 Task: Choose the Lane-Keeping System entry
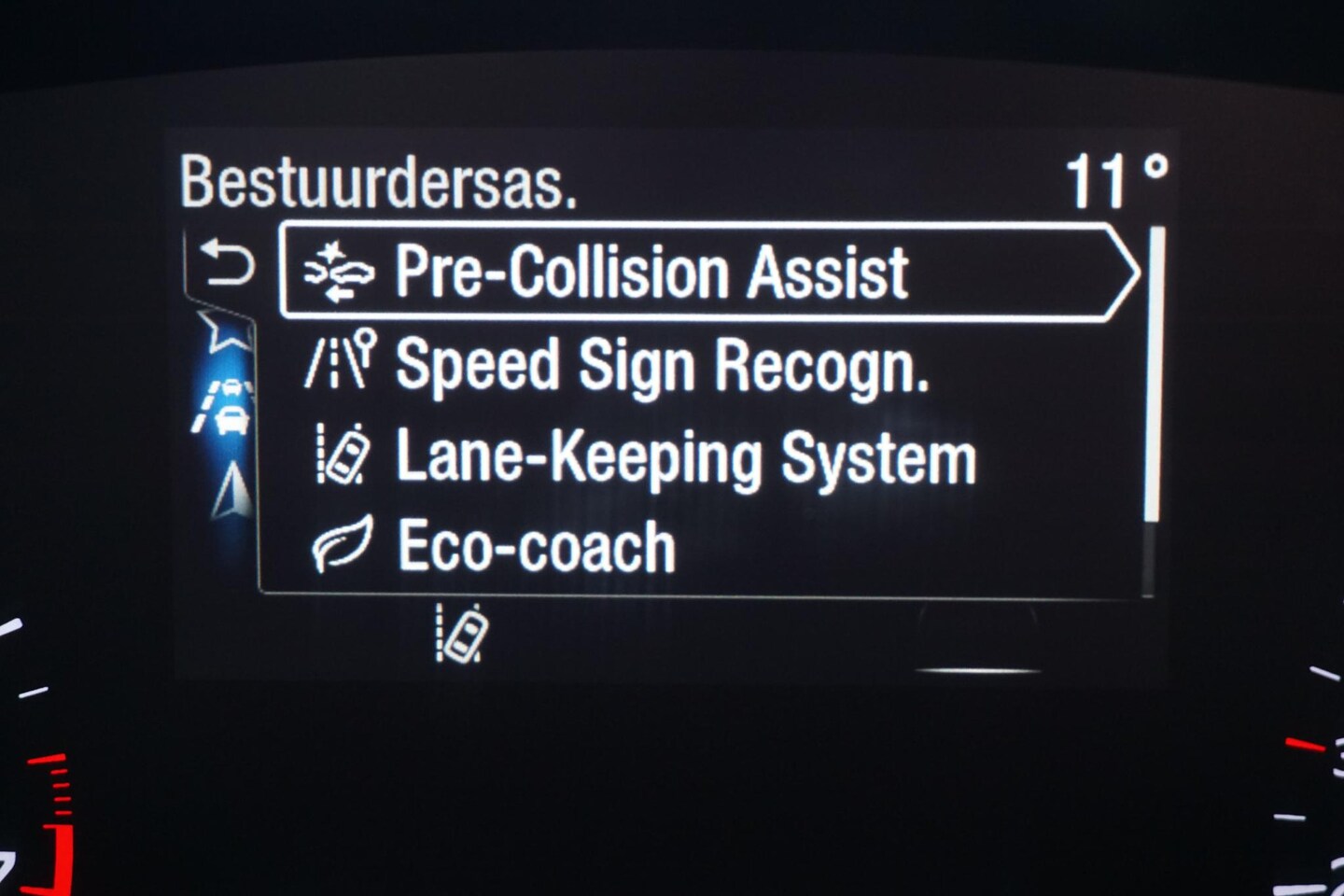(685, 457)
